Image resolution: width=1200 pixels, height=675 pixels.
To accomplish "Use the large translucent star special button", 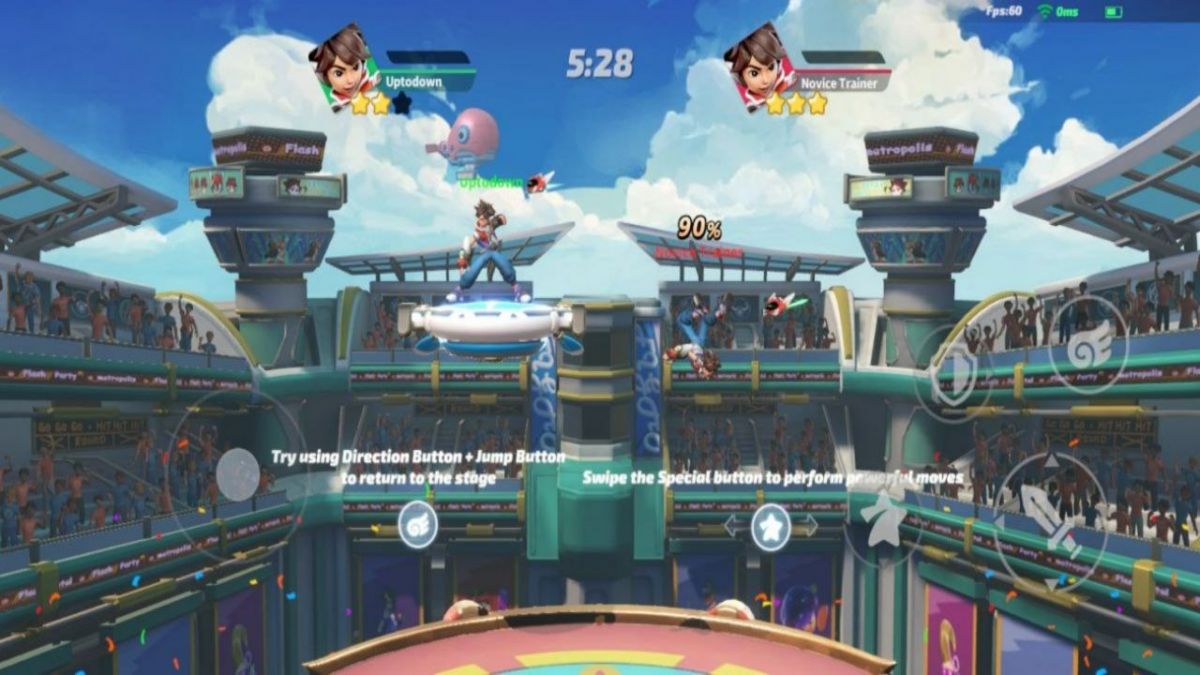I will pos(884,518).
